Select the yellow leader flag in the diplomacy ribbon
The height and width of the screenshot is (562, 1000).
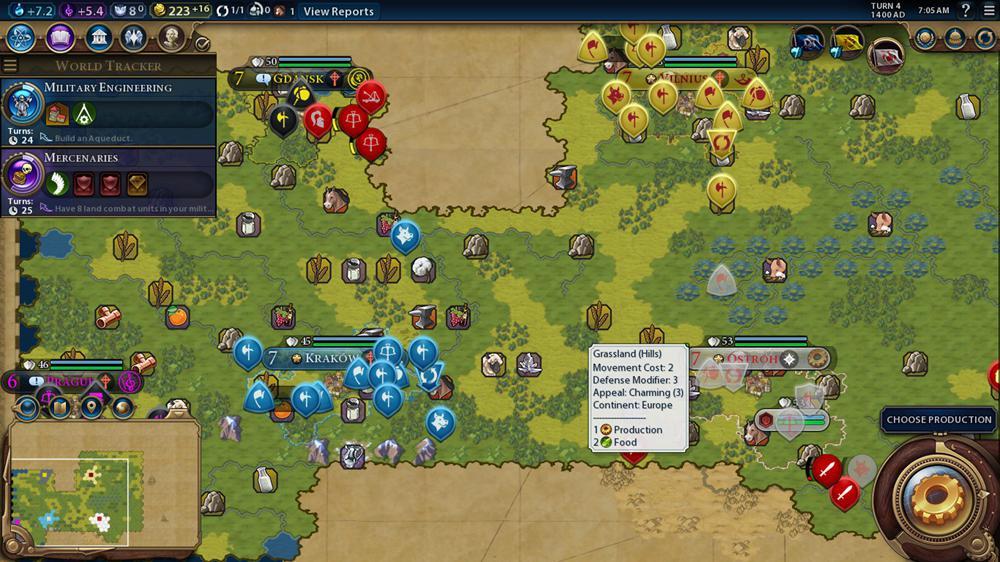[x=848, y=44]
